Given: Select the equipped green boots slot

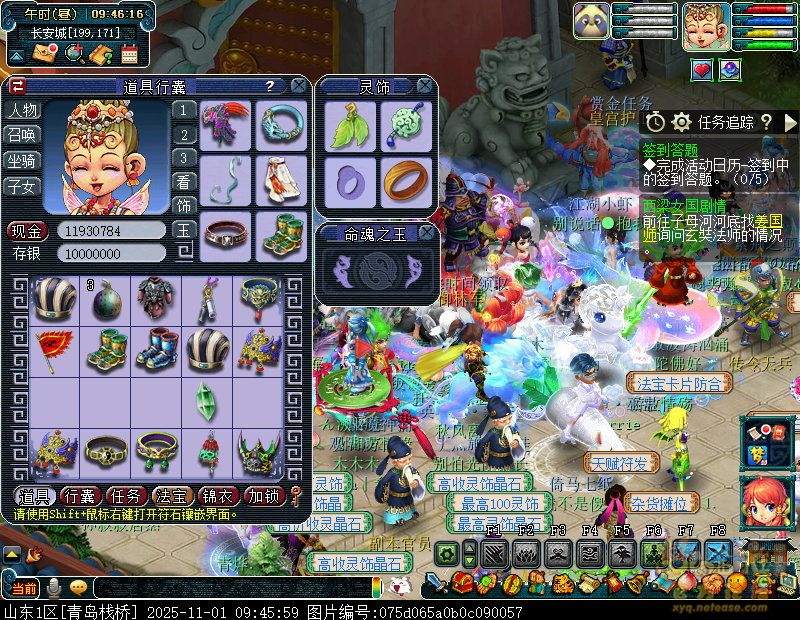Looking at the screenshot, I should pos(278,233).
